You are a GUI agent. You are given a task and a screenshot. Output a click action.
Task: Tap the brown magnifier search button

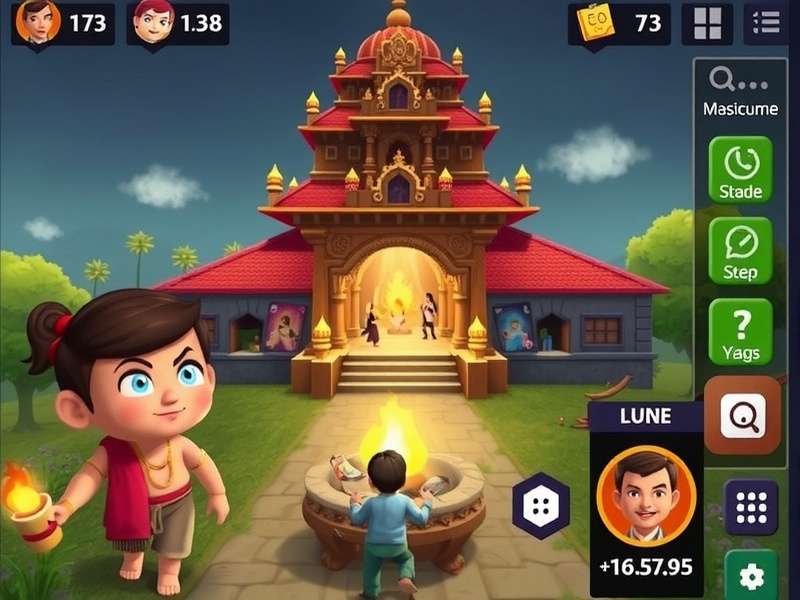click(x=742, y=415)
